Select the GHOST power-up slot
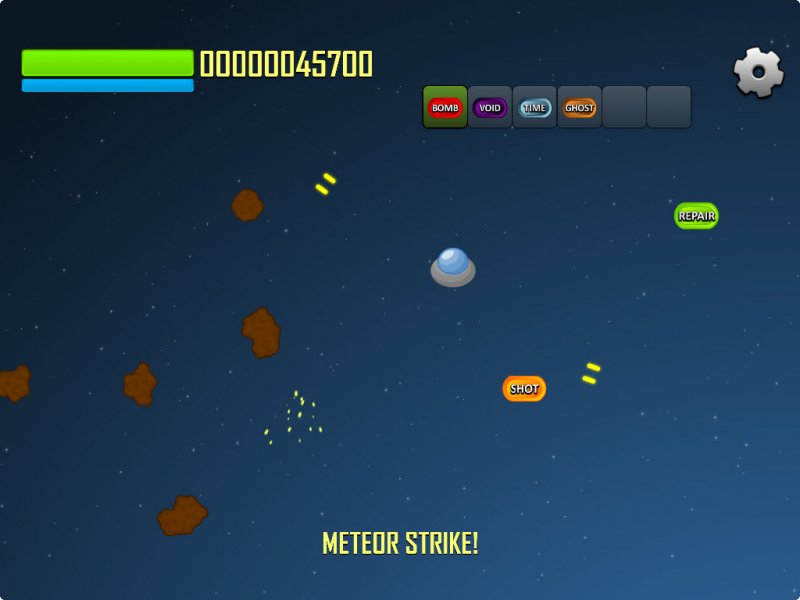Viewport: 800px width, 600px height. [x=580, y=107]
